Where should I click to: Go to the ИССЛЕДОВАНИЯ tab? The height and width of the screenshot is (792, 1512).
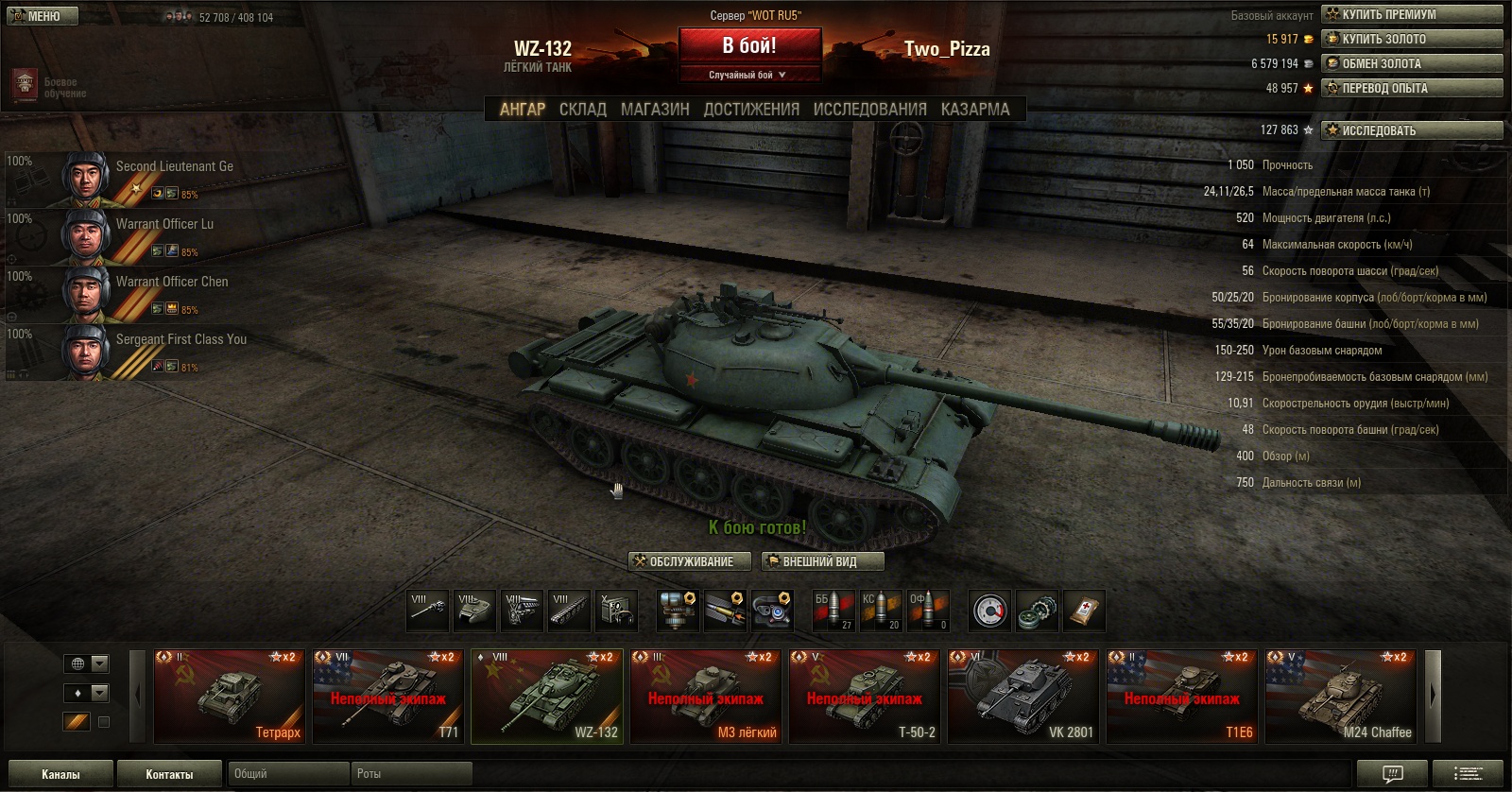pos(869,110)
